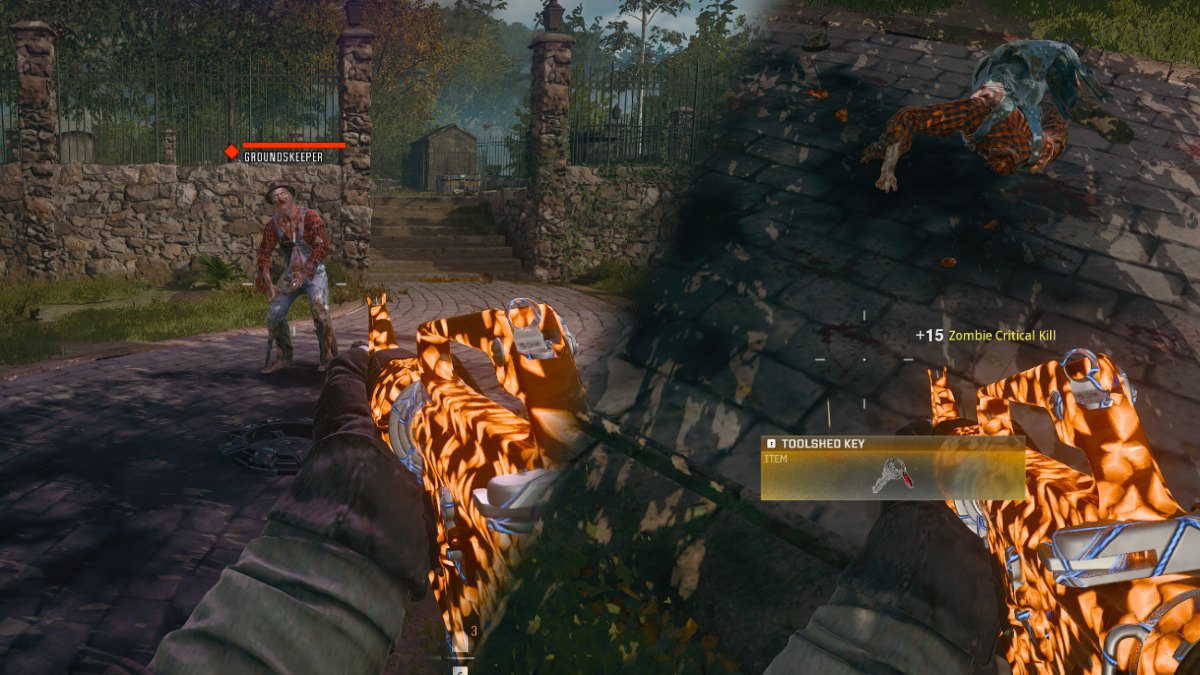Viewport: 1200px width, 675px height.
Task: Select the Toolshed Key item panel
Action: [x=893, y=468]
